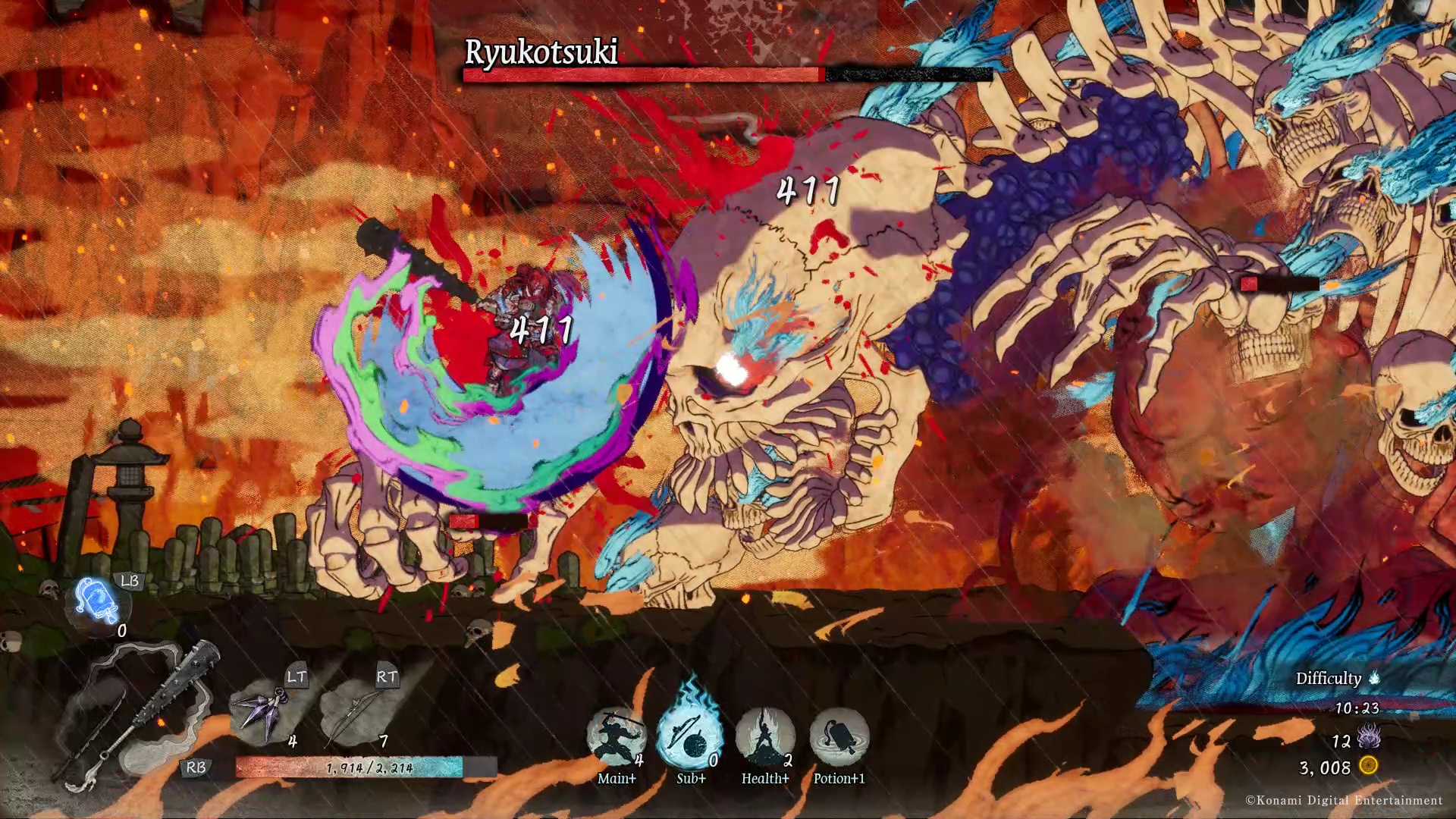1456x819 pixels.
Task: Toggle the RB button prompt
Action: coord(196,768)
